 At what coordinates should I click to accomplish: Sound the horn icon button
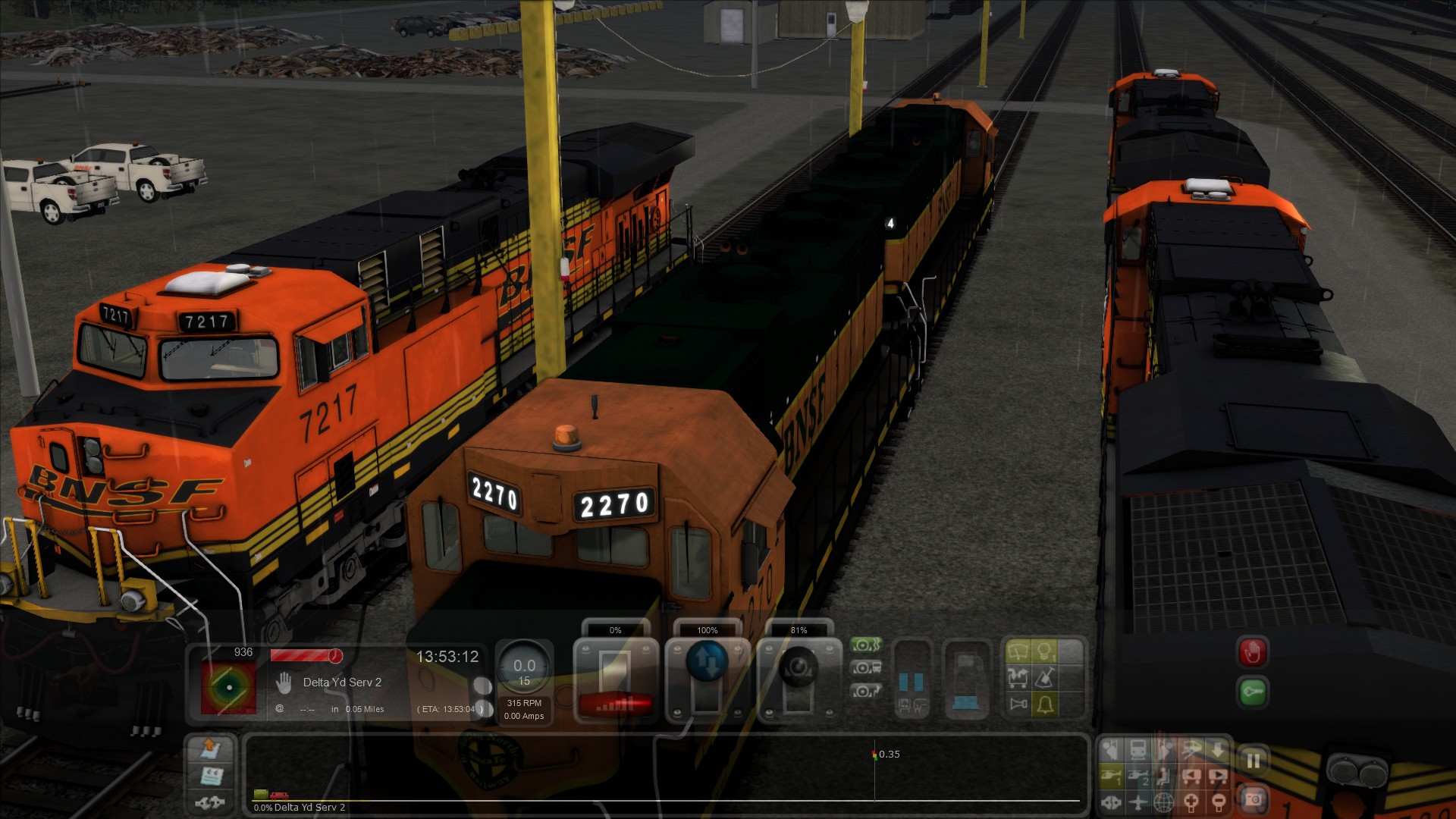tap(1018, 704)
